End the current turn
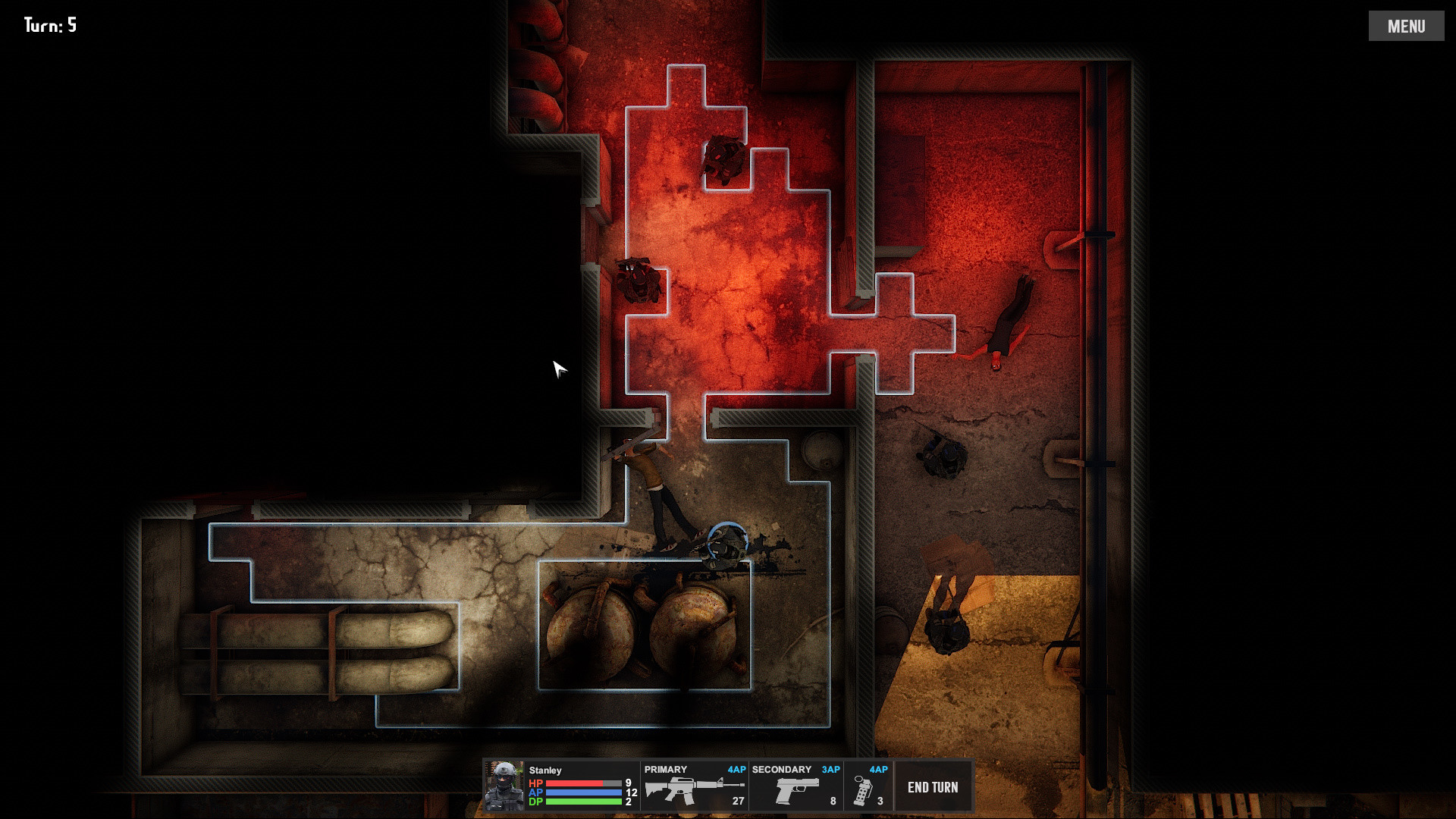 pyautogui.click(x=932, y=787)
